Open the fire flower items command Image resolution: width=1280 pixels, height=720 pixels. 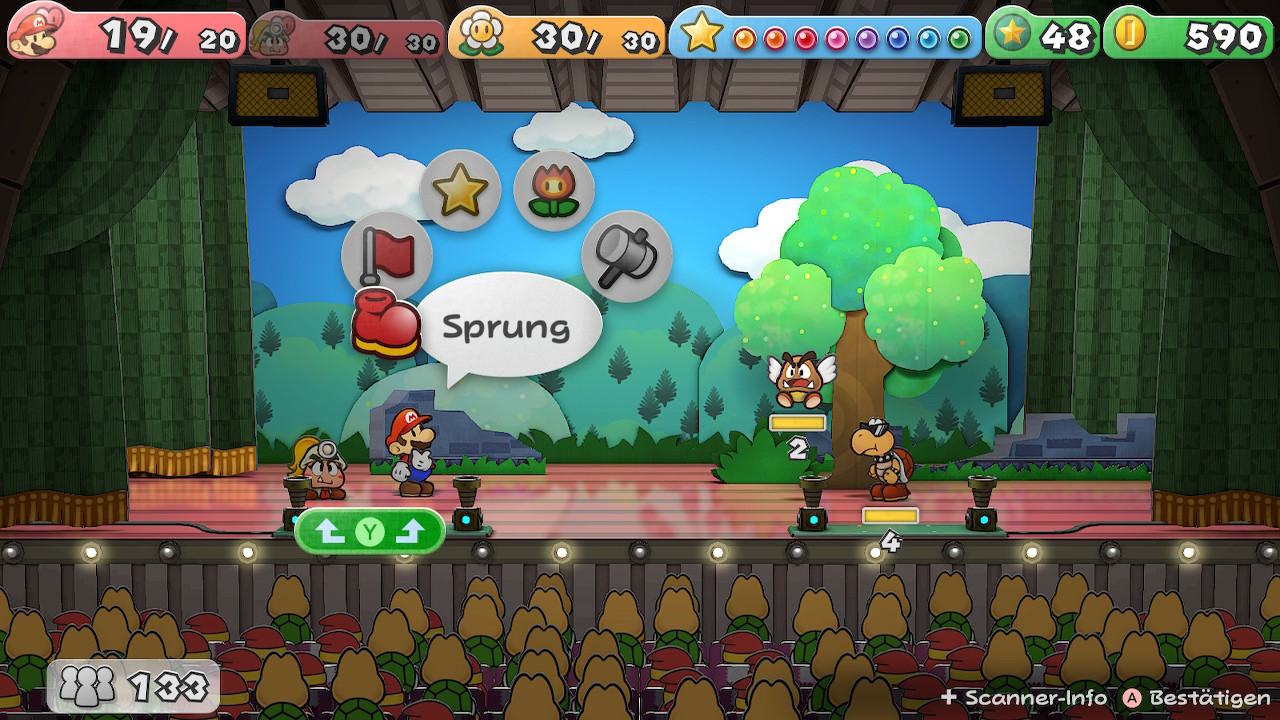(x=554, y=190)
